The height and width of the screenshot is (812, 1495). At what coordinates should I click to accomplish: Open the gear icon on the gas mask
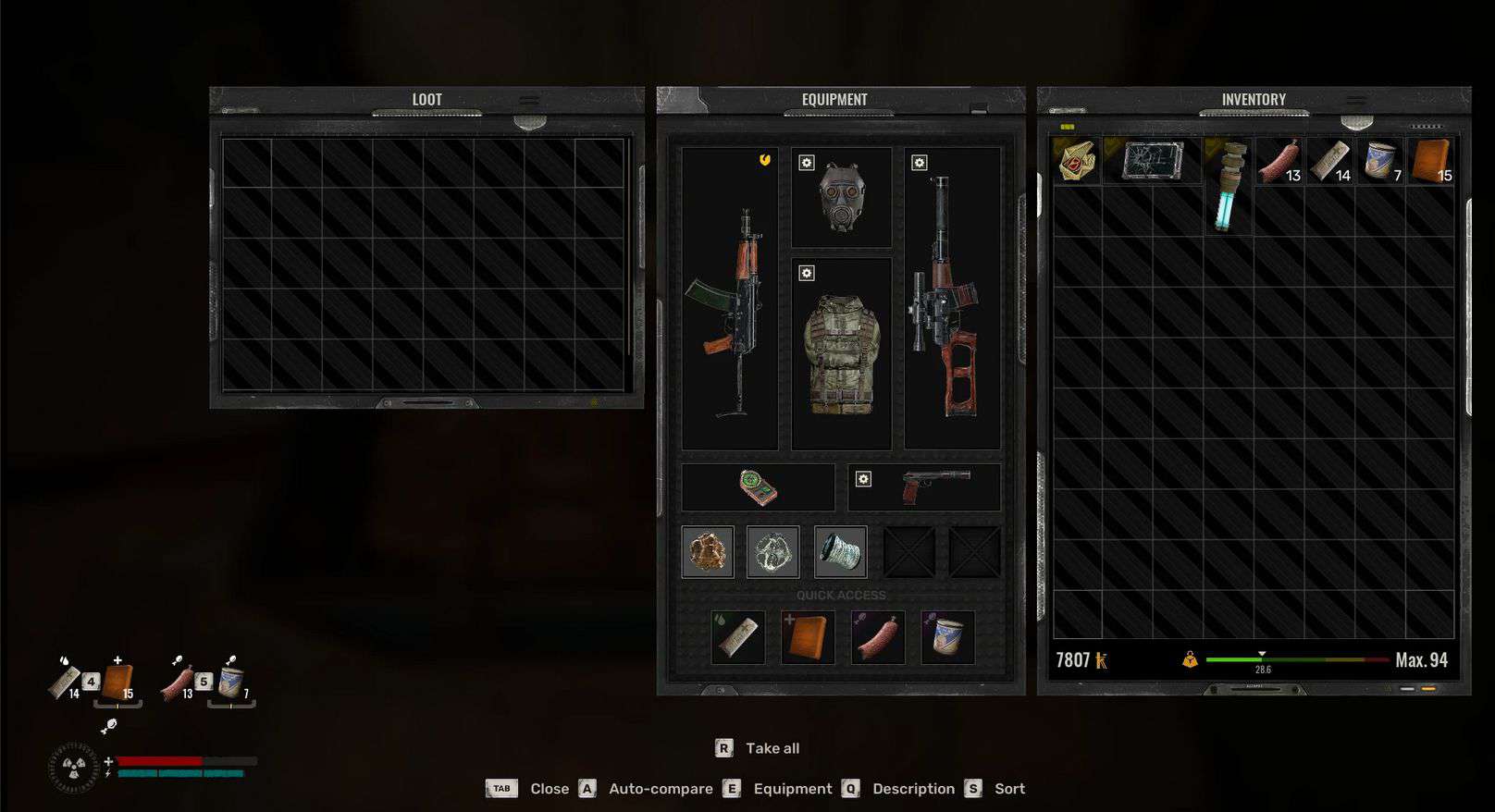807,163
